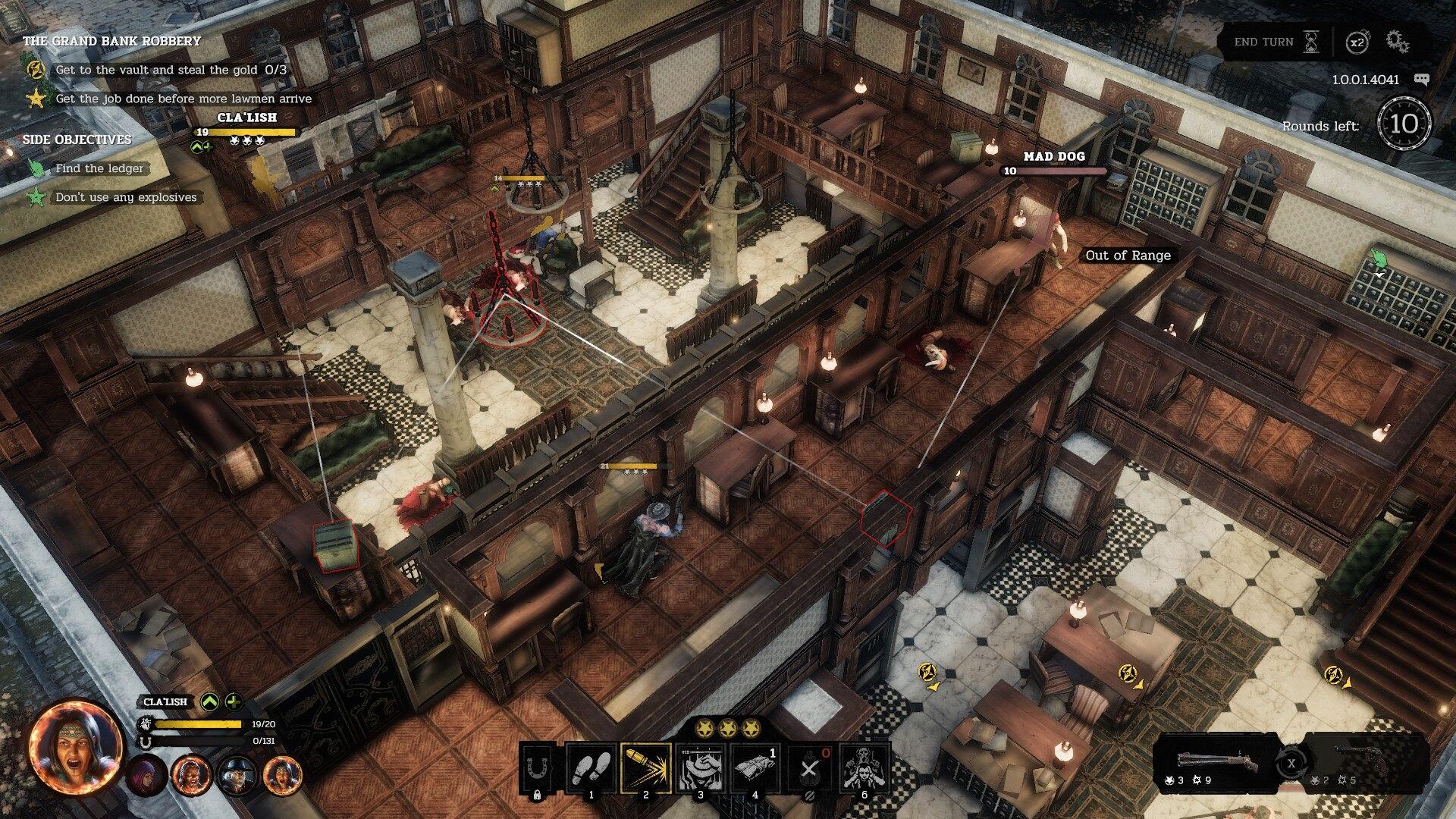Screen dimensions: 1456x819
Task: Use the hat-tipping cowboy ability
Action: pos(701,769)
